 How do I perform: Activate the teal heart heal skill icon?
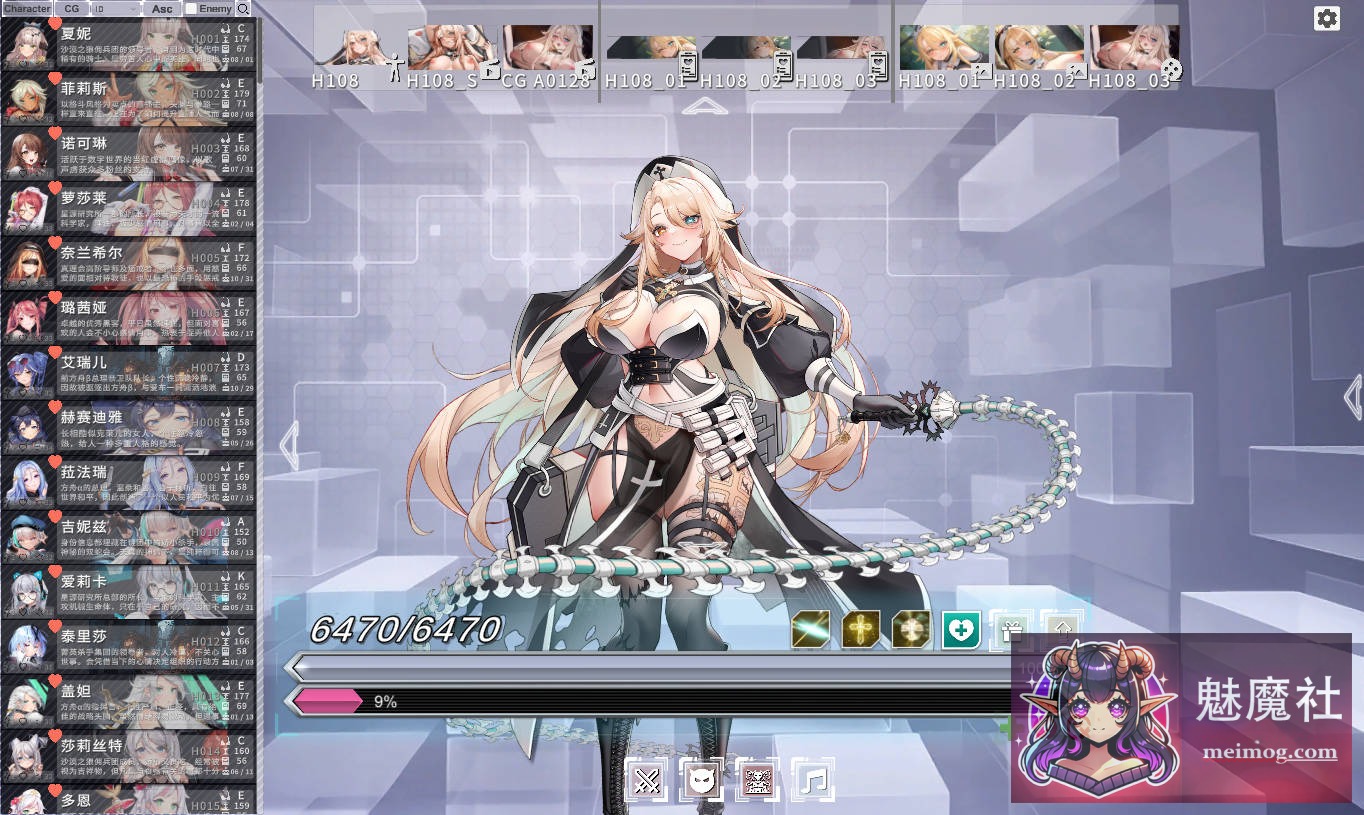point(960,629)
